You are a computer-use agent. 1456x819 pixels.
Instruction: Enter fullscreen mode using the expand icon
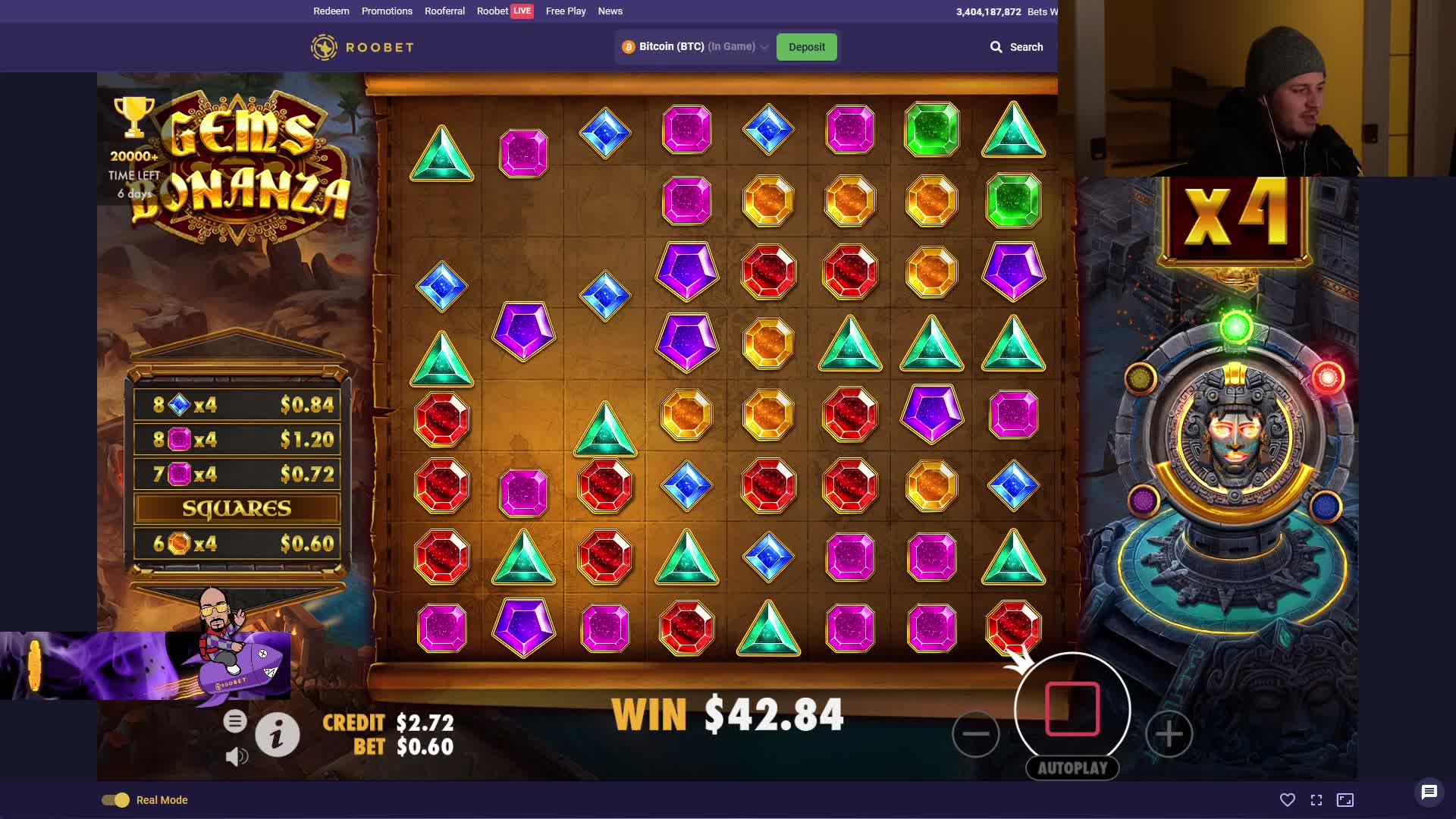[1316, 800]
